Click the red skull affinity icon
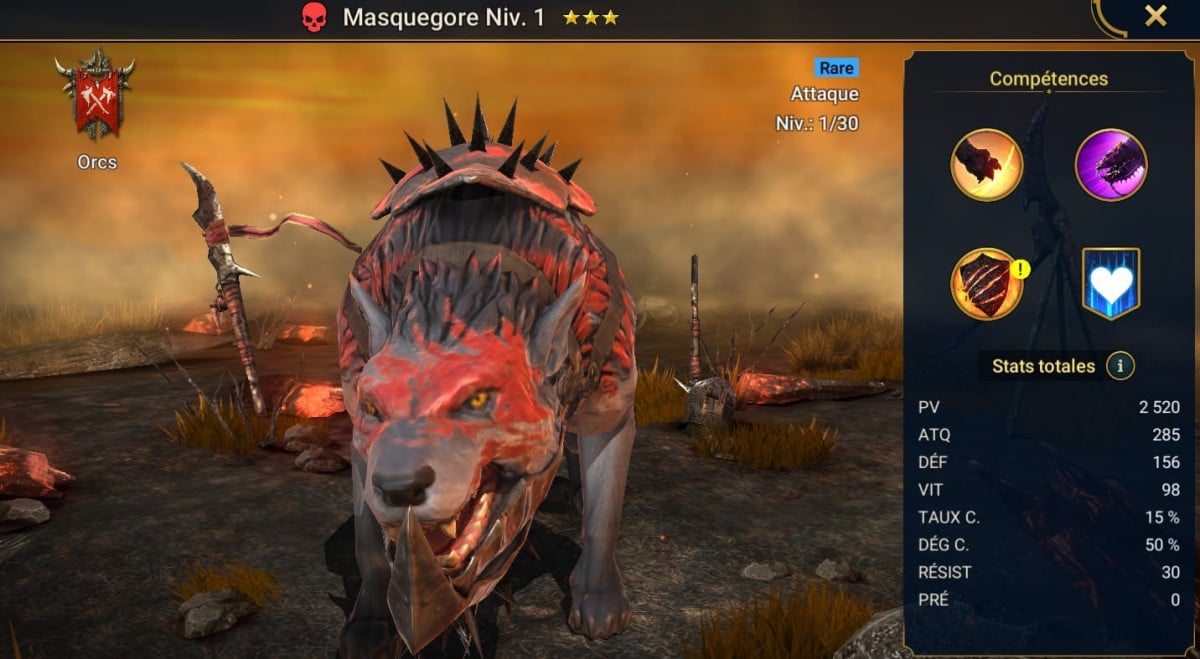The image size is (1200, 659). tap(314, 17)
